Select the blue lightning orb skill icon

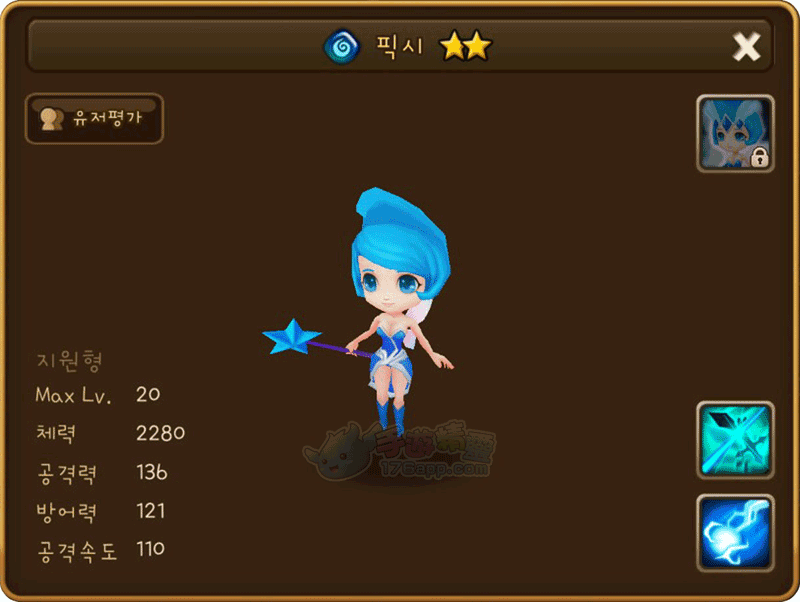pos(735,532)
